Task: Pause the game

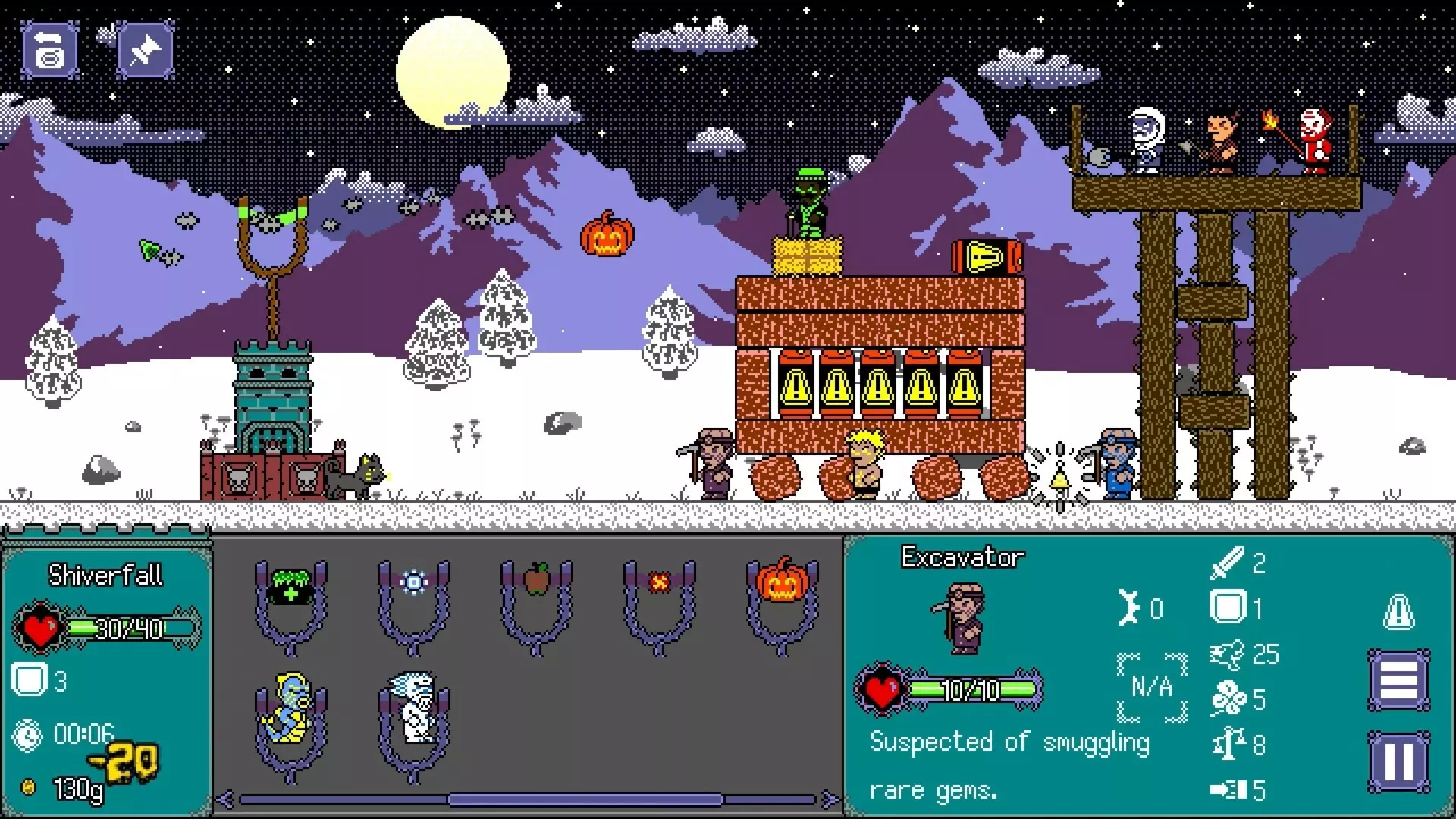Action: click(x=1399, y=762)
